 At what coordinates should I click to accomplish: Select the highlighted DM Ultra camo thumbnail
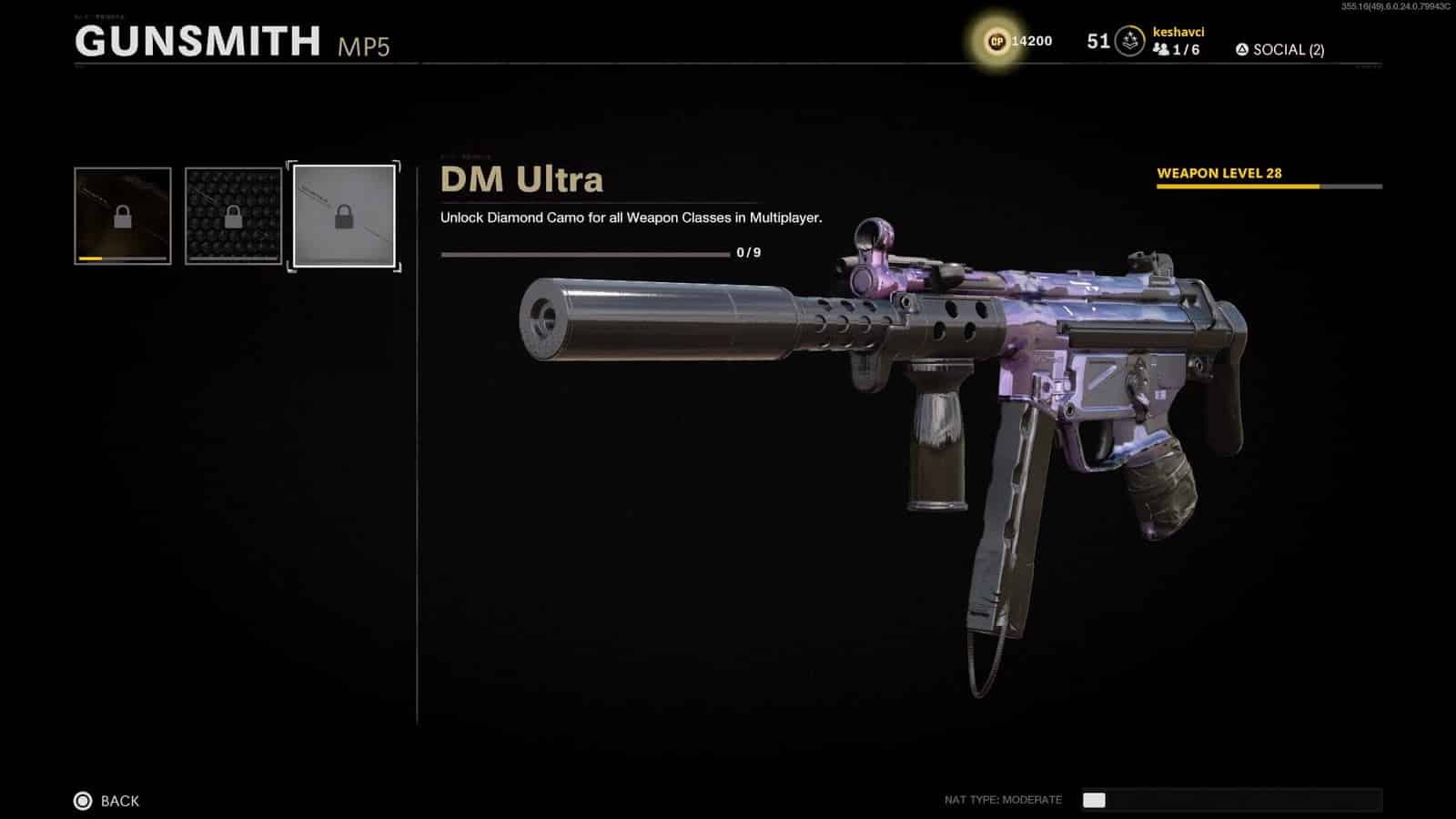[343, 216]
